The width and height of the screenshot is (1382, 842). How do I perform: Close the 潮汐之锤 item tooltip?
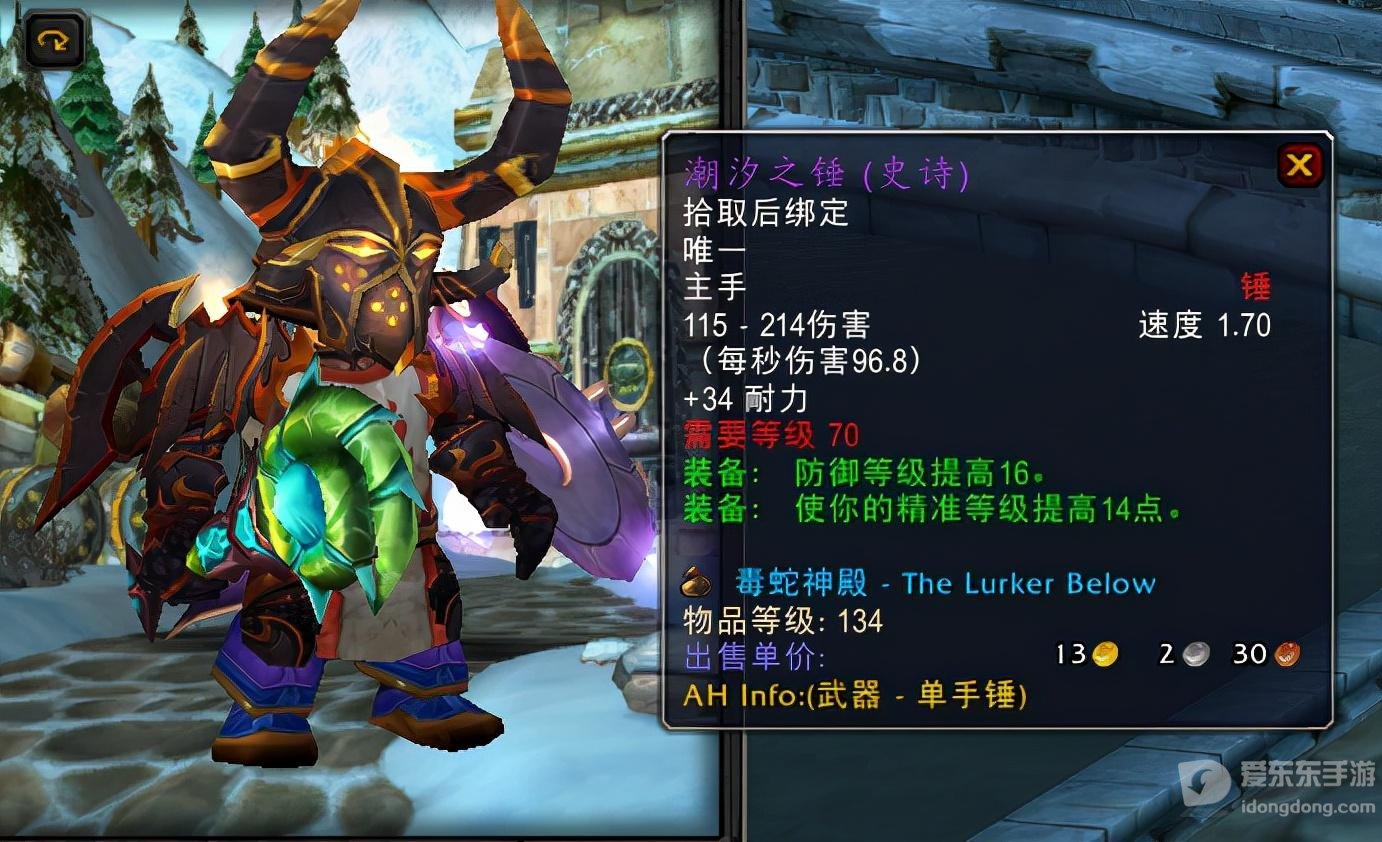pos(1299,167)
